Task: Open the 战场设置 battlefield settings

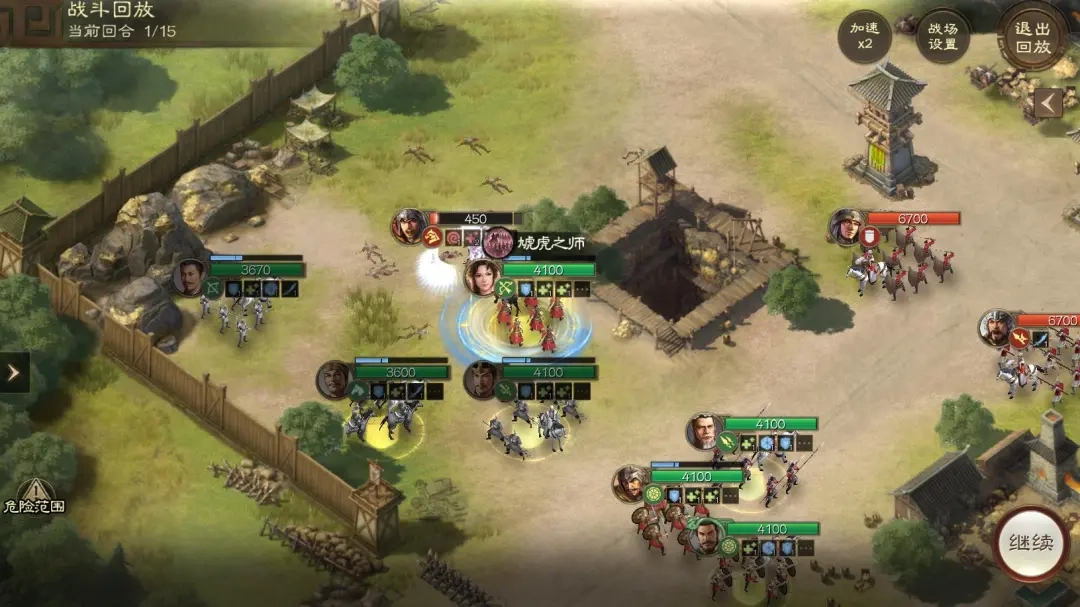Action: coord(942,37)
